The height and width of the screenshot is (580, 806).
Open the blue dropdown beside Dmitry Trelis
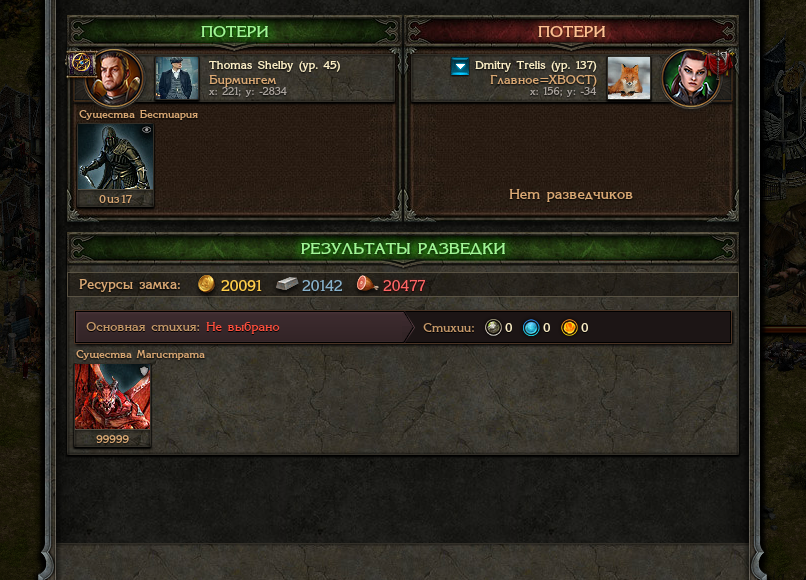pyautogui.click(x=460, y=66)
